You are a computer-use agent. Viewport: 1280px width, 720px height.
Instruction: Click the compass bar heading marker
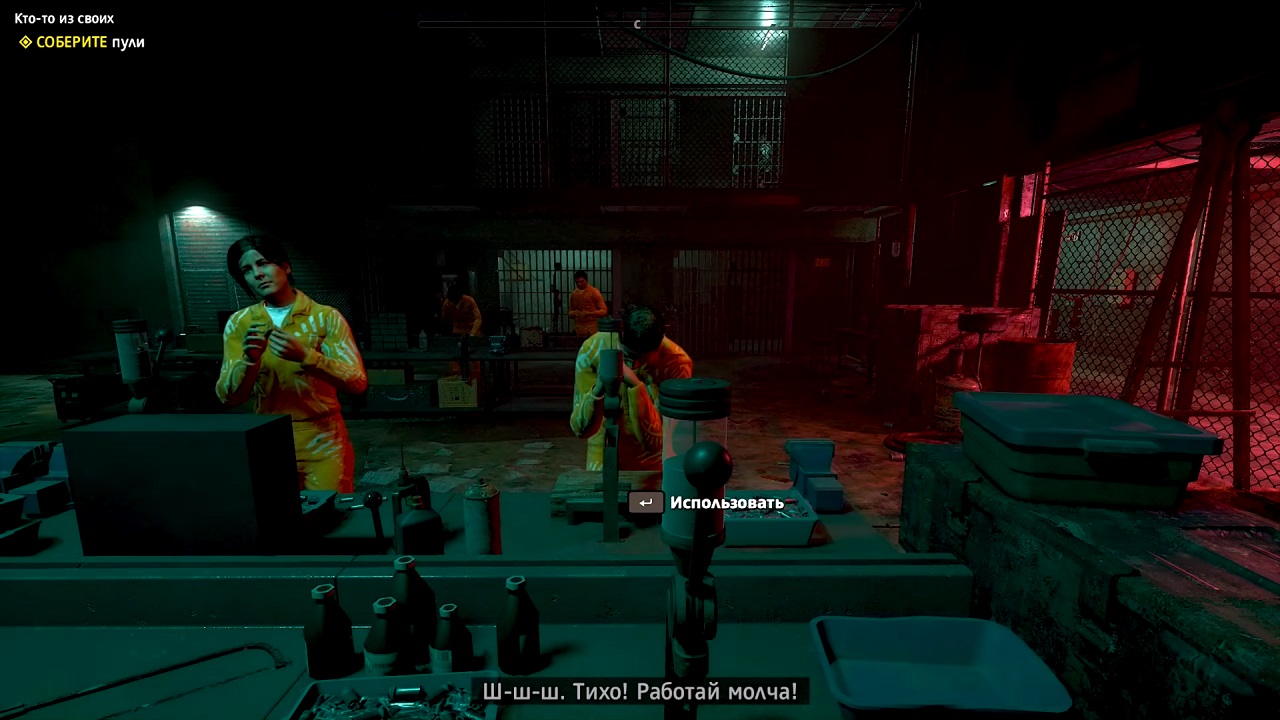click(637, 24)
